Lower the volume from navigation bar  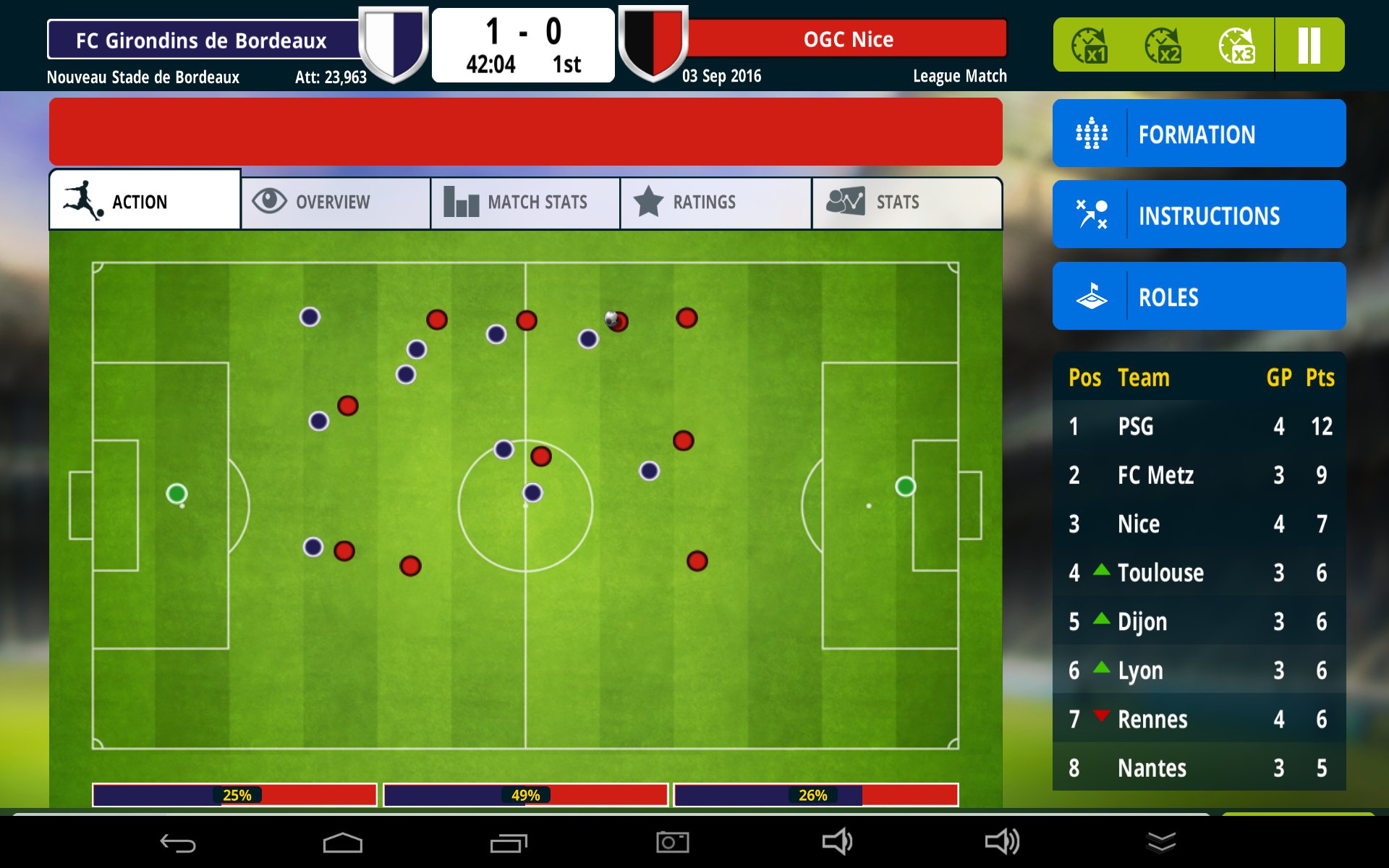[837, 842]
